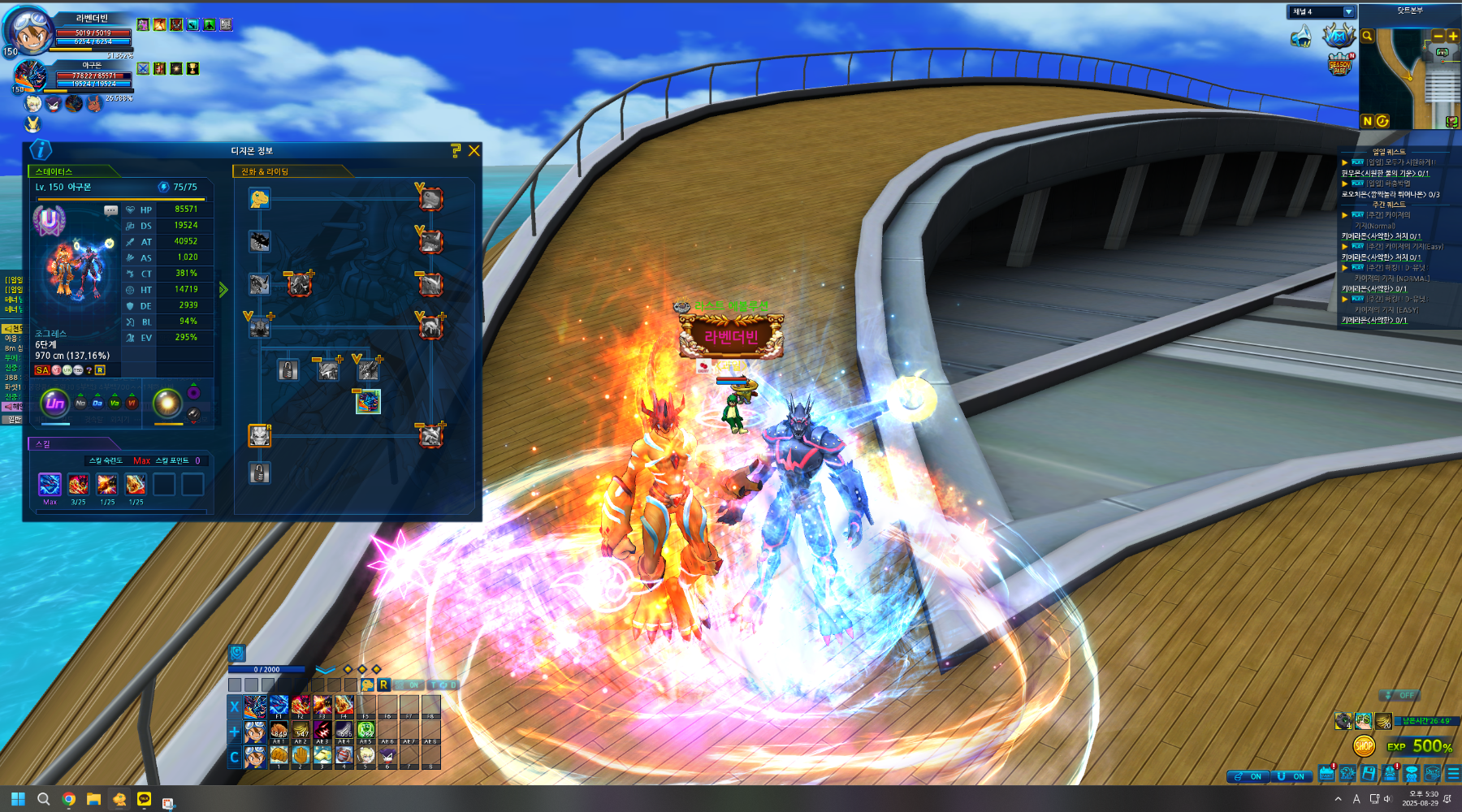The width and height of the screenshot is (1462, 812).
Task: Toggle the yellow R quickbar button
Action: click(x=384, y=685)
